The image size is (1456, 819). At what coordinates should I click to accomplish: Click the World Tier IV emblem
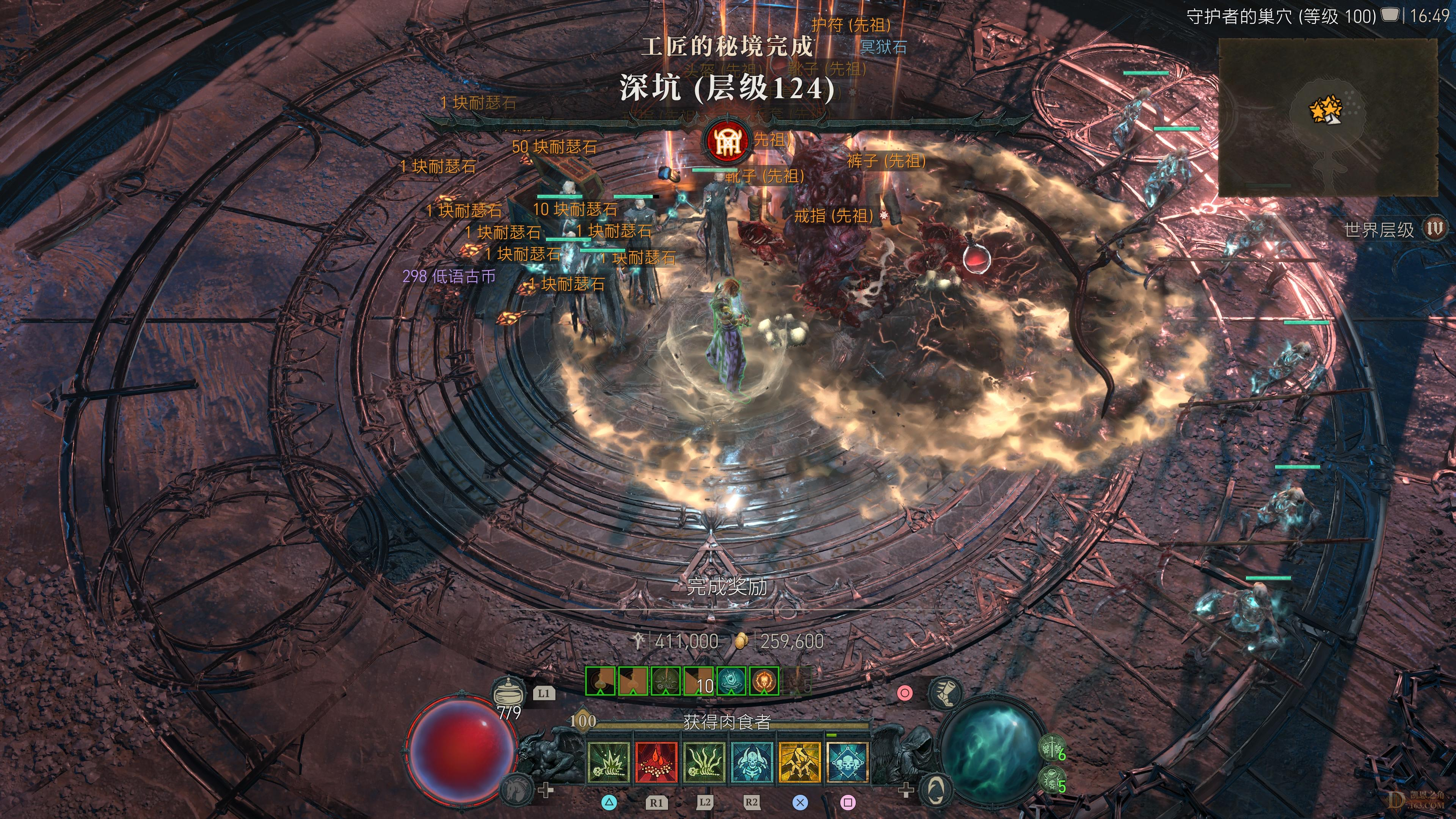(x=1434, y=229)
